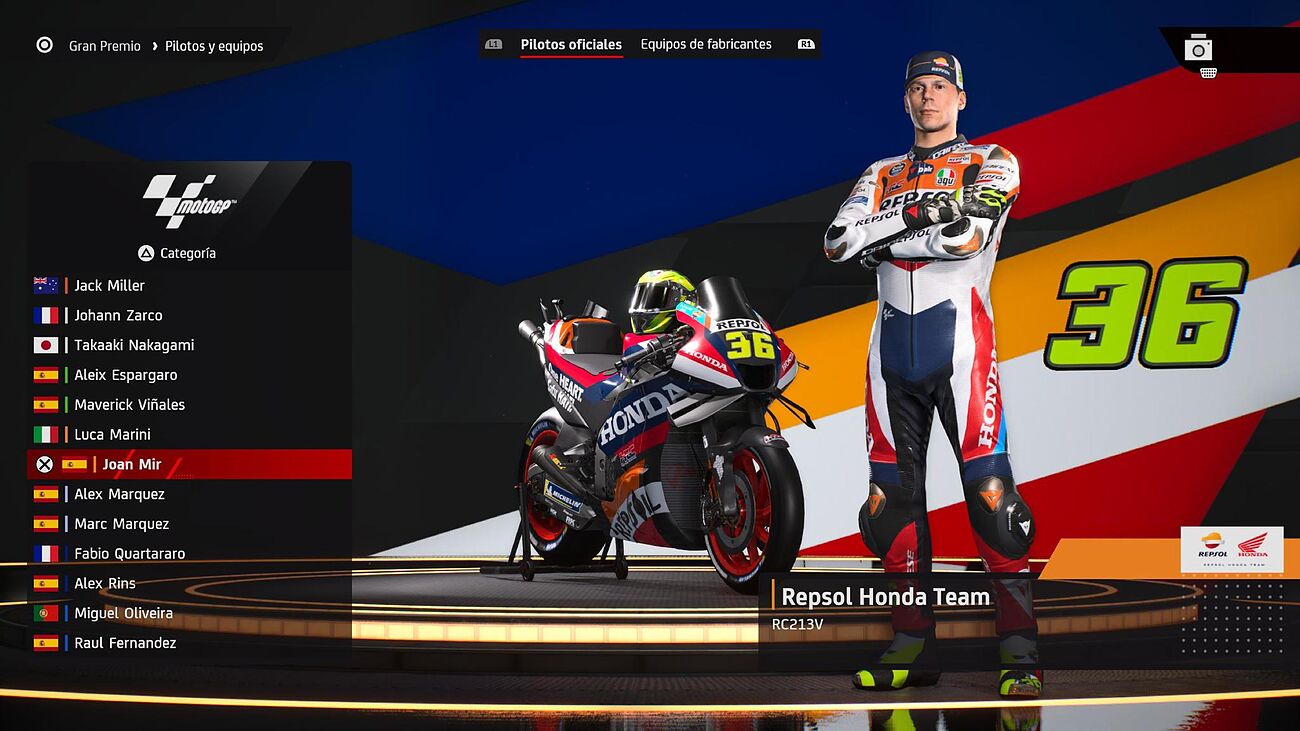1300x731 pixels.
Task: Choose Alex Marquez
Action: (119, 494)
